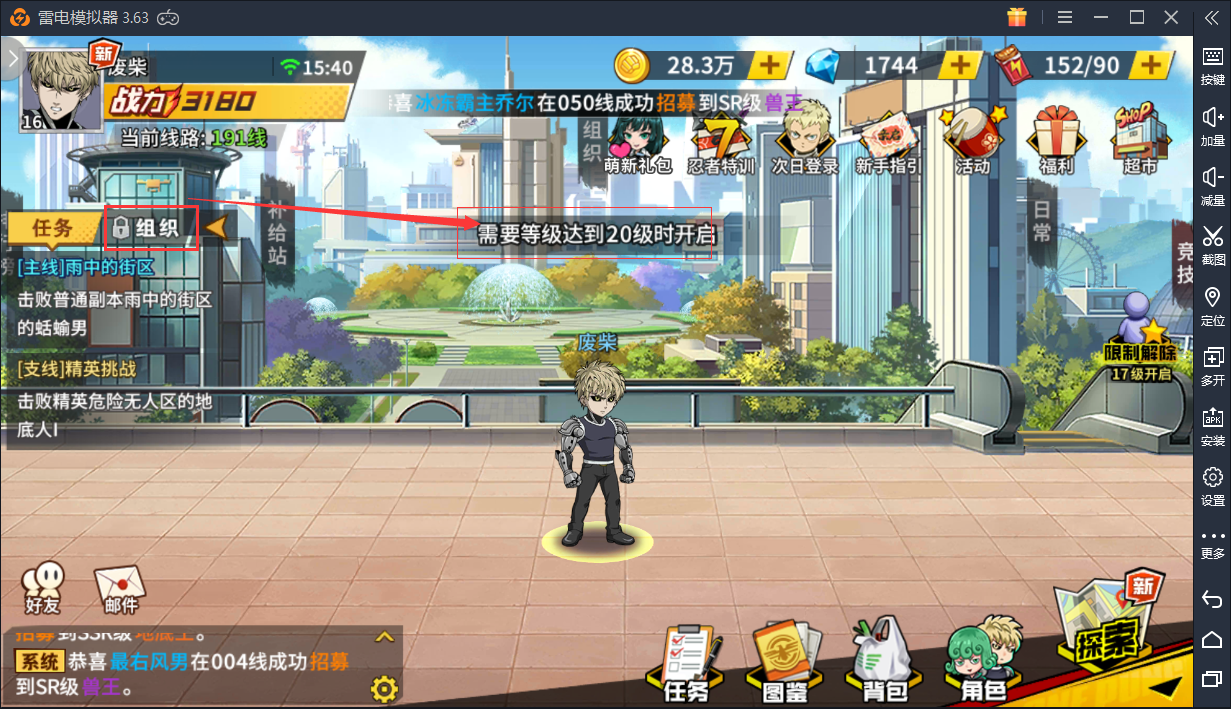Open the 超市 shop

(x=1138, y=143)
